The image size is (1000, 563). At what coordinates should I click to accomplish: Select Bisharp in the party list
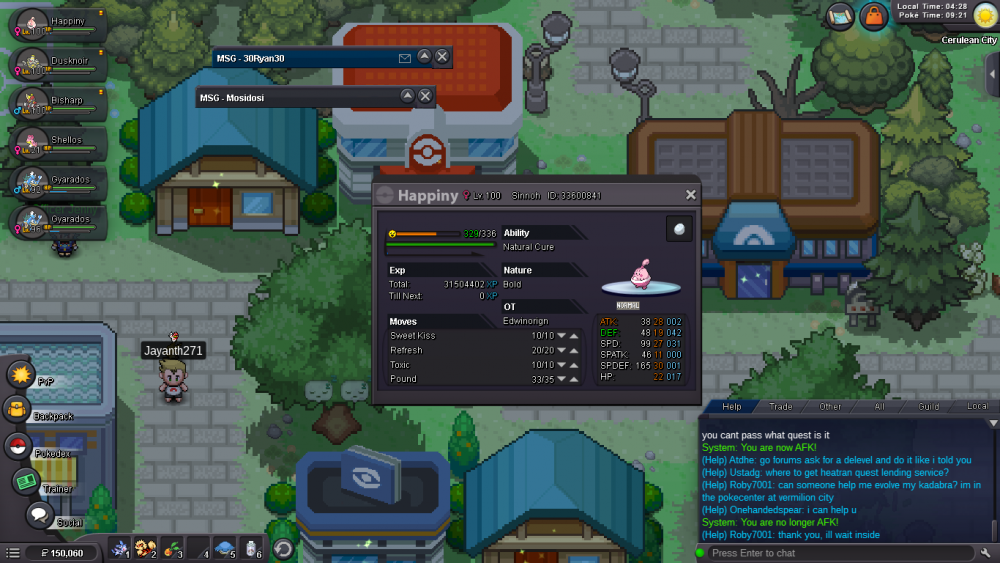[55, 104]
